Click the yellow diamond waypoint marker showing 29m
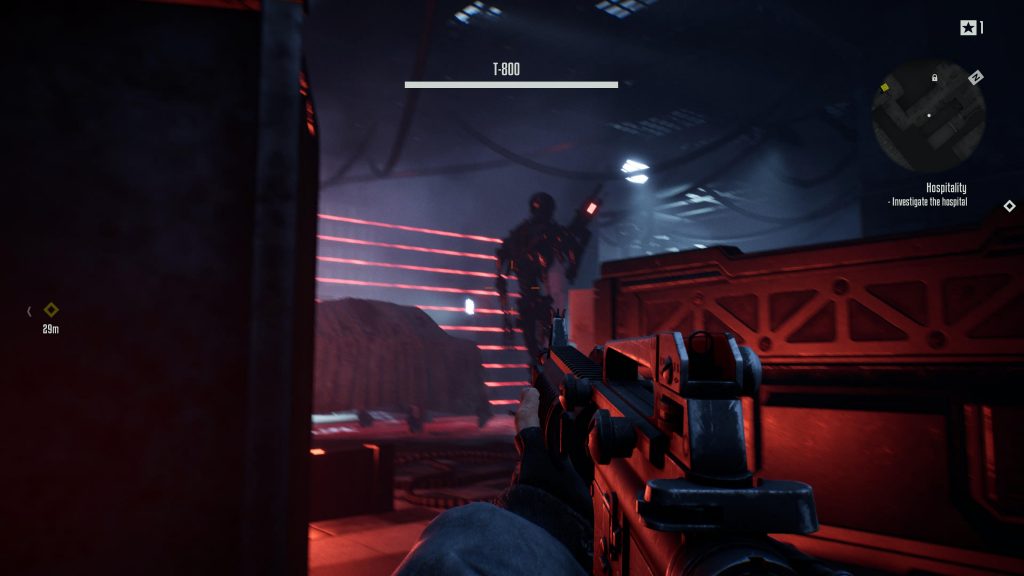The height and width of the screenshot is (576, 1024). [x=51, y=310]
